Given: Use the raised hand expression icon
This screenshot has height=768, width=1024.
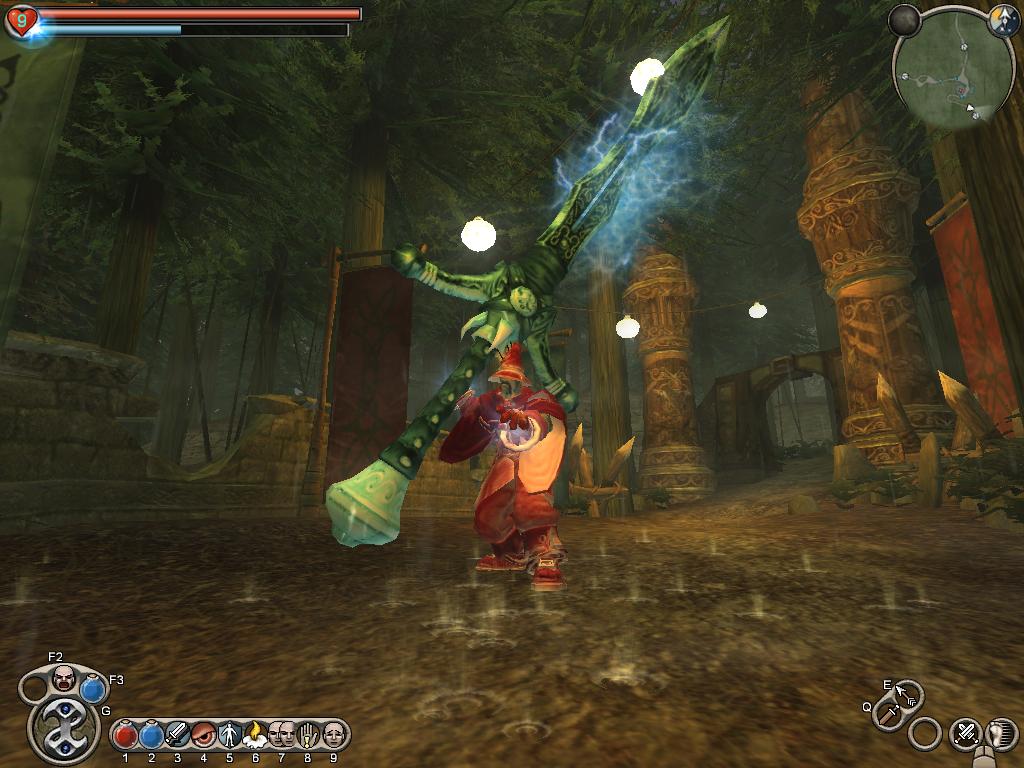Looking at the screenshot, I should (307, 735).
